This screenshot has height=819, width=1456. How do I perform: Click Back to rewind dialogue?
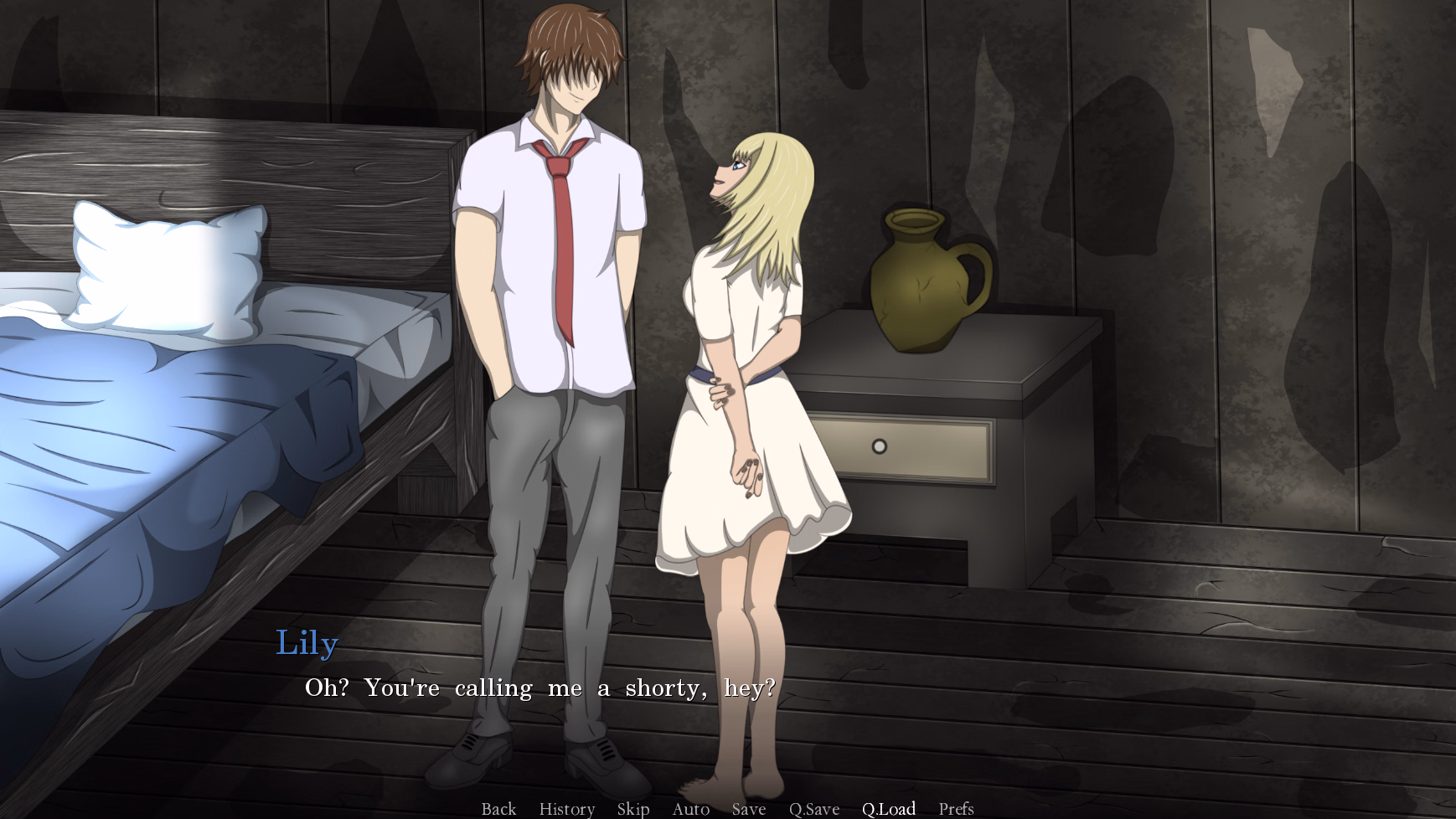[498, 809]
